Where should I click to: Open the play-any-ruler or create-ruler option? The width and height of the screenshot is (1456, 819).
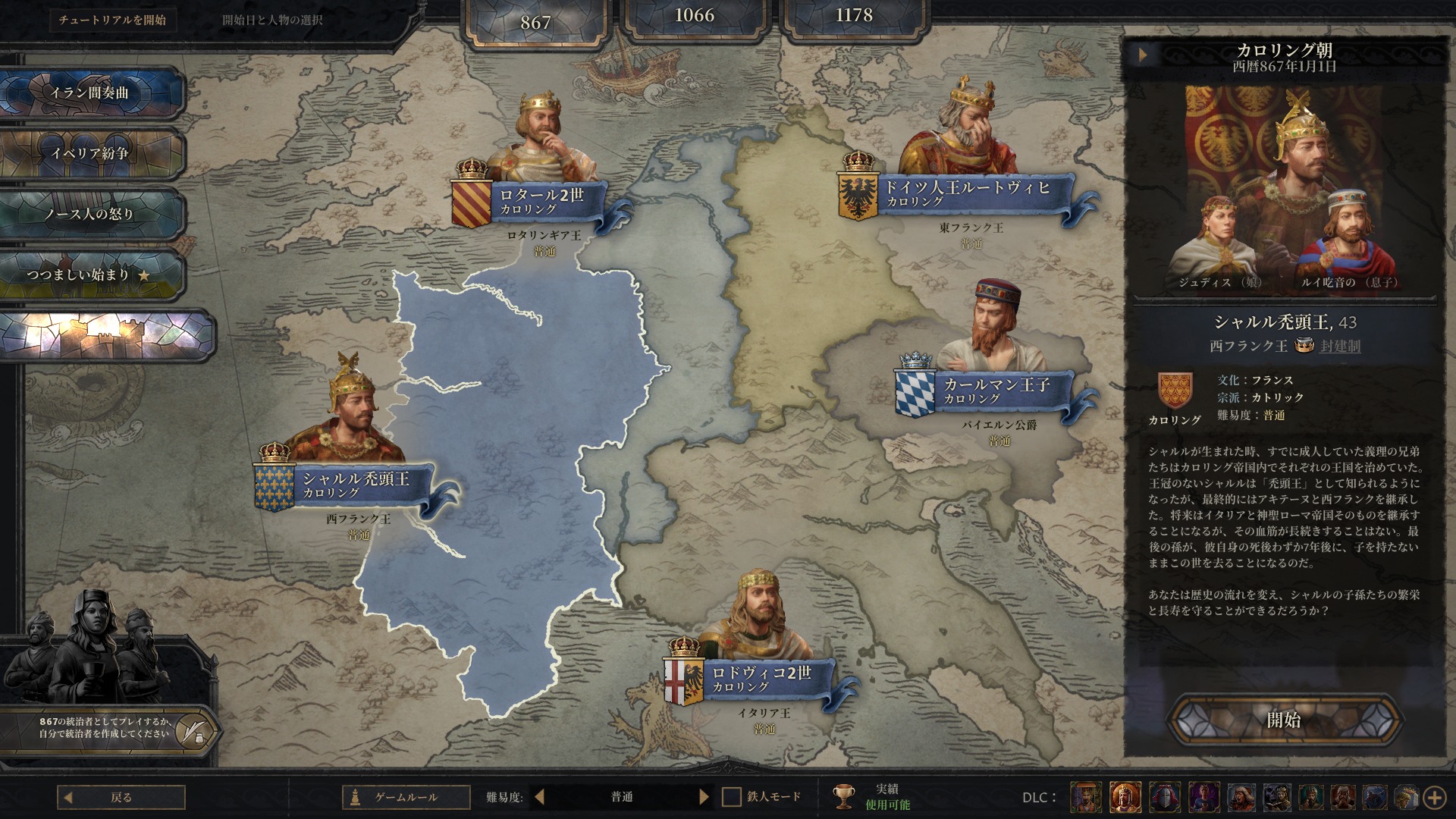click(106, 728)
